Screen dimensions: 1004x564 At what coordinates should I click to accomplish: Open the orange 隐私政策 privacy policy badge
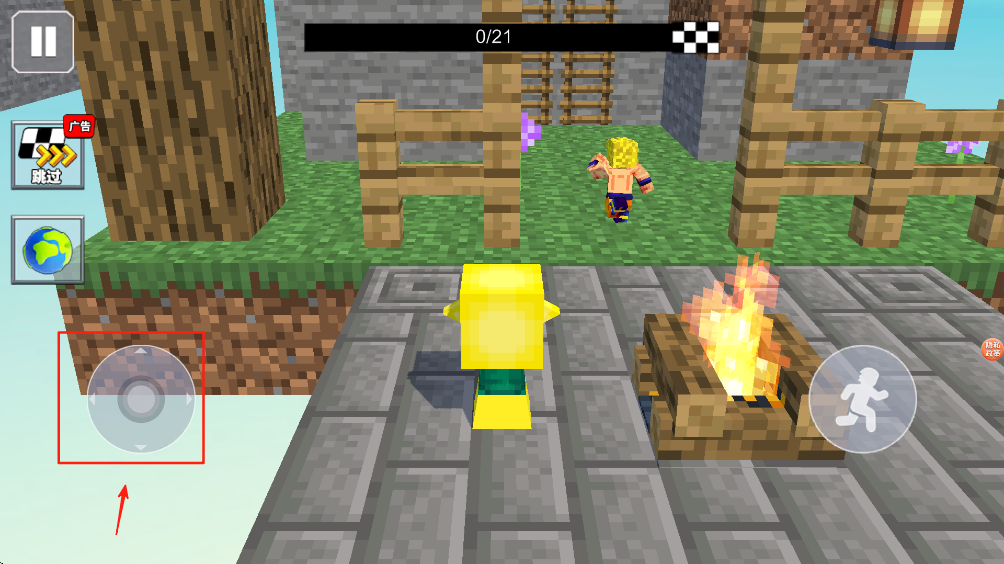[992, 349]
